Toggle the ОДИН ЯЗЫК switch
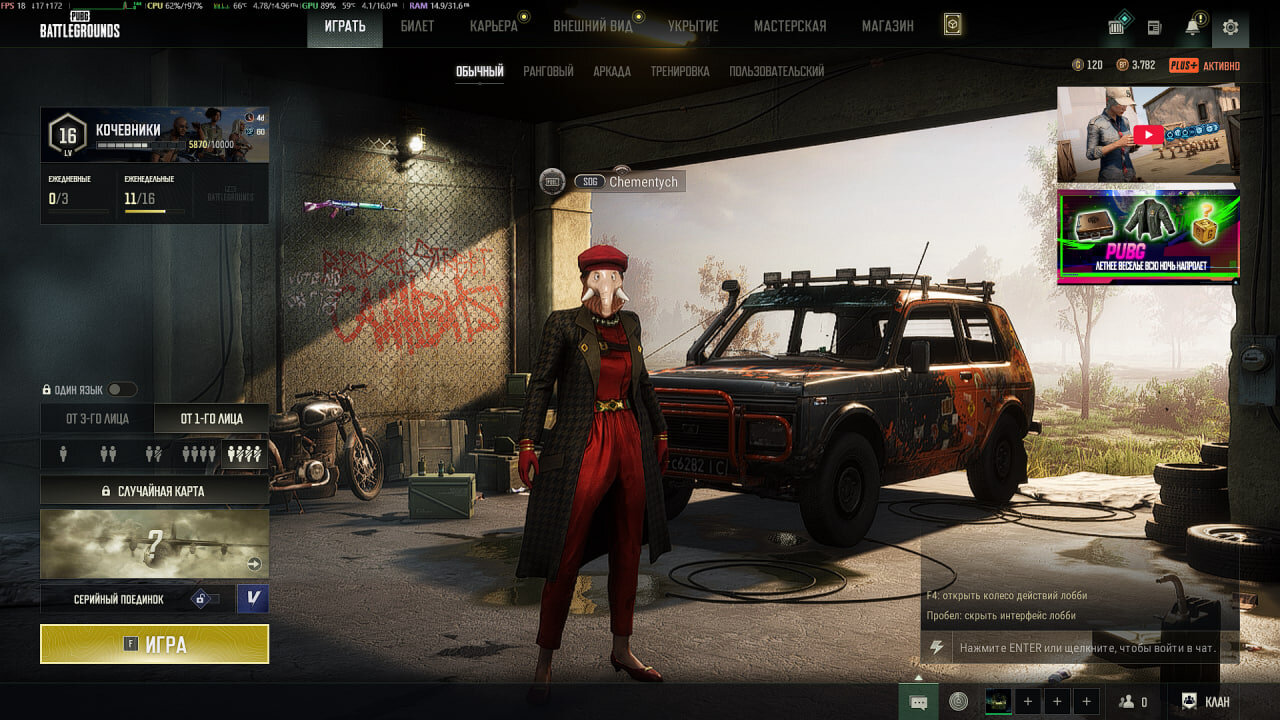 pyautogui.click(x=122, y=389)
